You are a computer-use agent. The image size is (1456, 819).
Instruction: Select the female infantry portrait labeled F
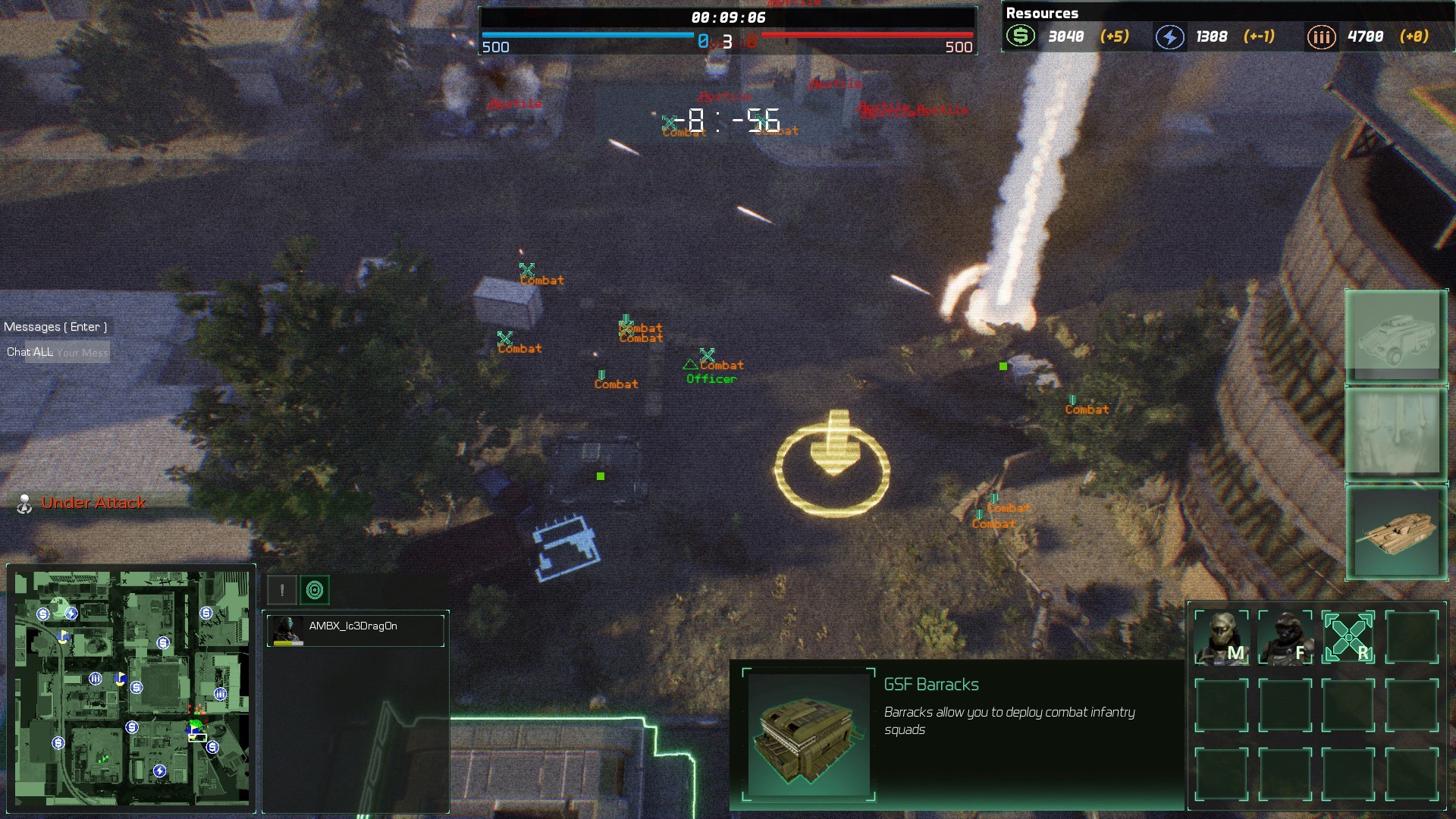tap(1287, 638)
